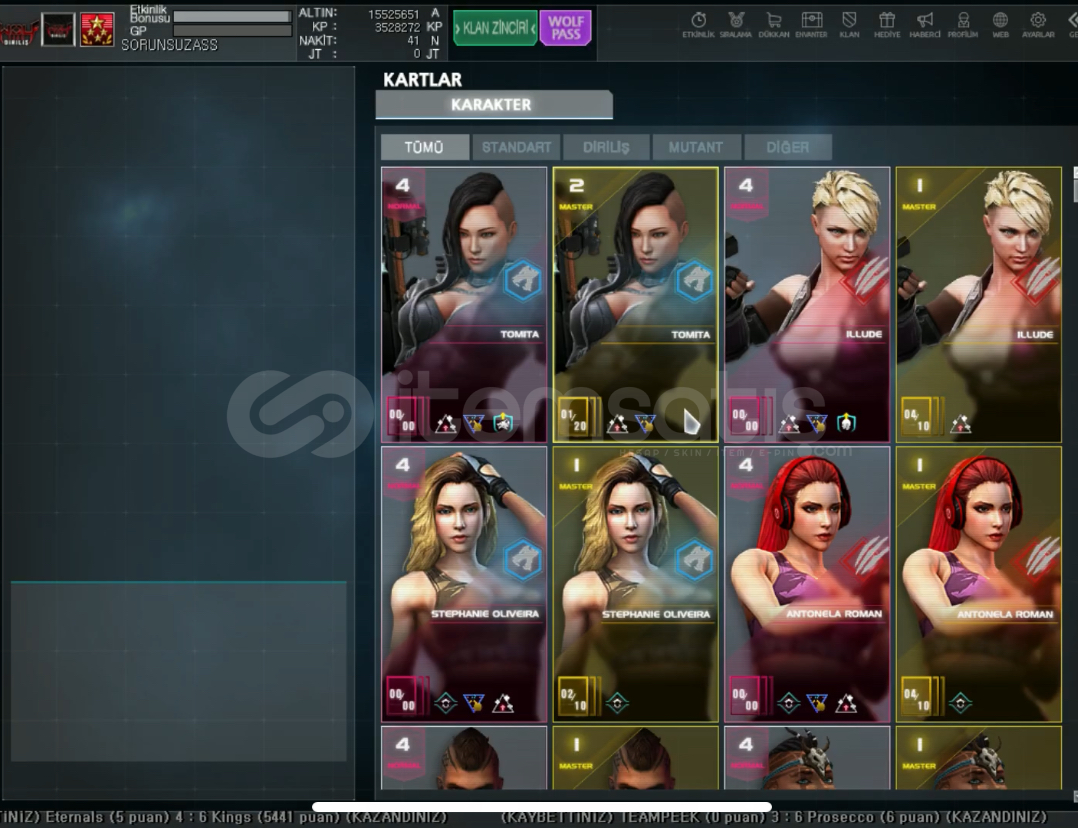Select the Master Tomita card
The image size is (1078, 828).
tap(635, 304)
